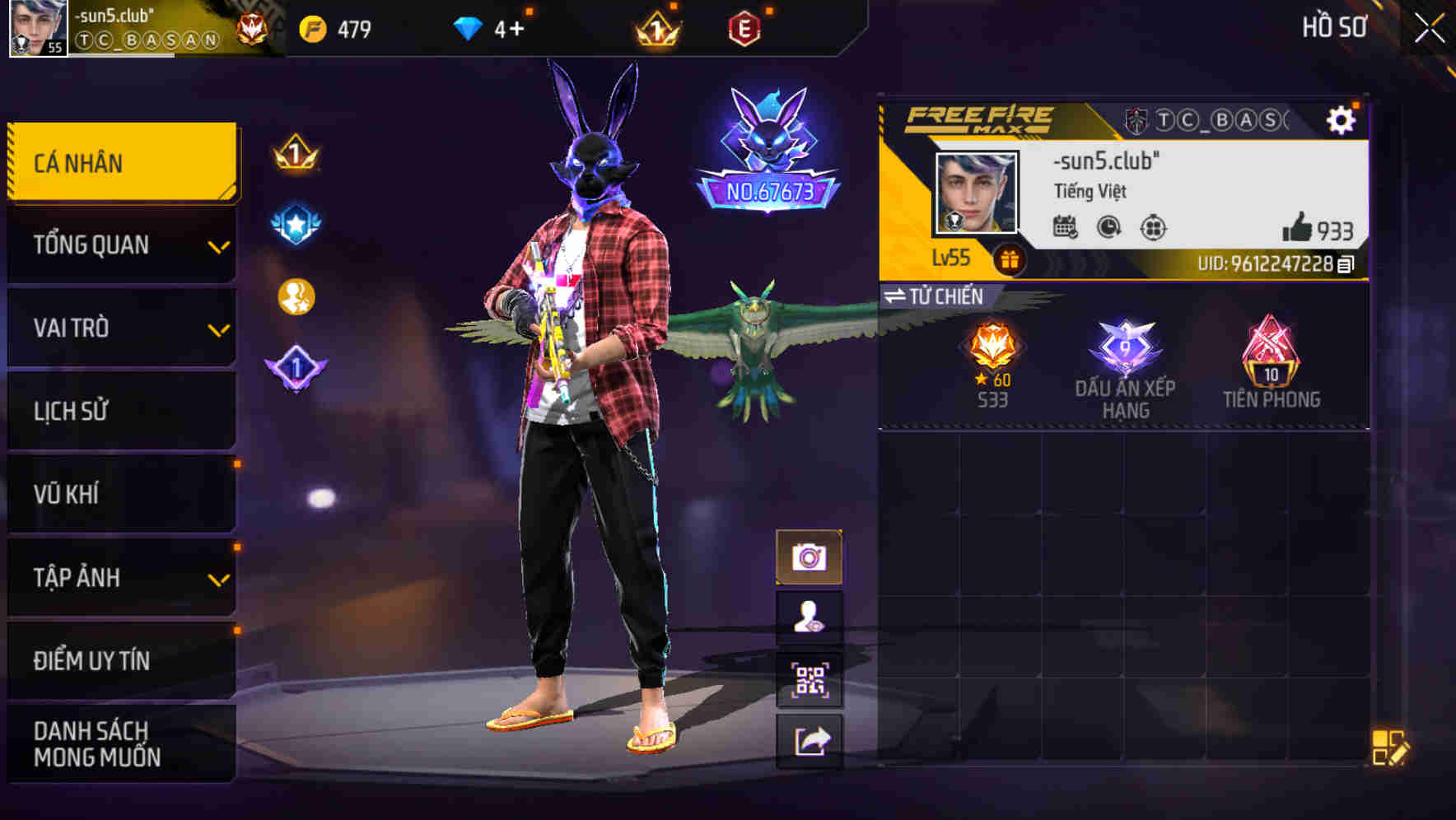
Task: Expand the TỔNG QUAN section
Action: [119, 245]
